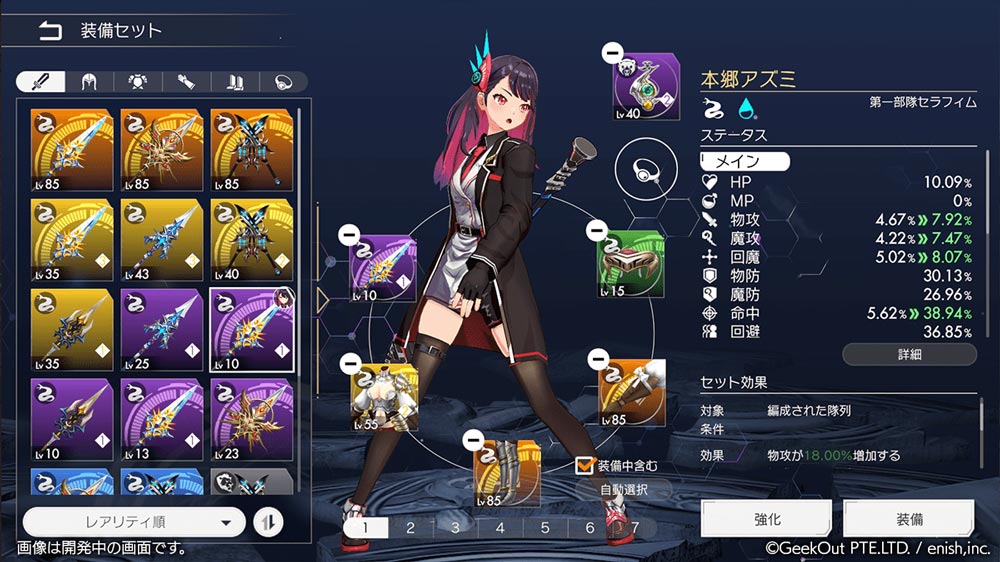The image size is (1000, 562).
Task: Open the 詳細 status details
Action: click(x=908, y=354)
